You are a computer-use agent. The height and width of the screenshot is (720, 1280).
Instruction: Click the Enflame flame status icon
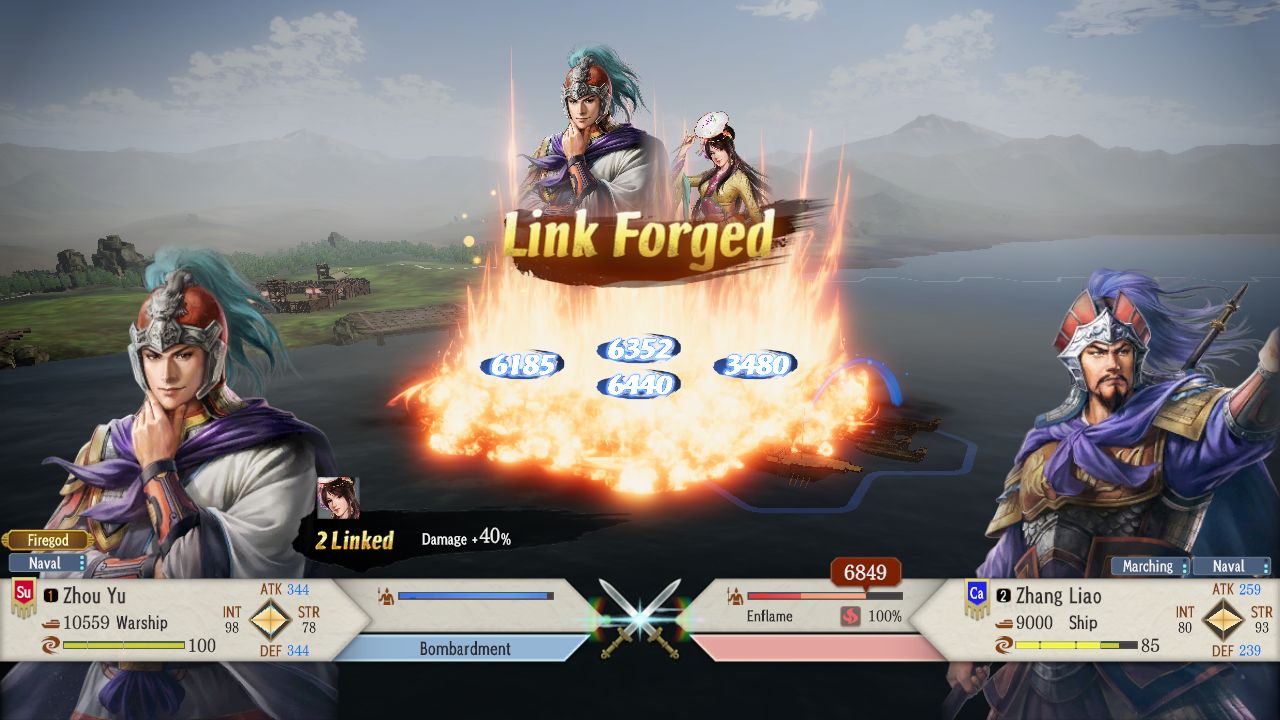pyautogui.click(x=852, y=616)
